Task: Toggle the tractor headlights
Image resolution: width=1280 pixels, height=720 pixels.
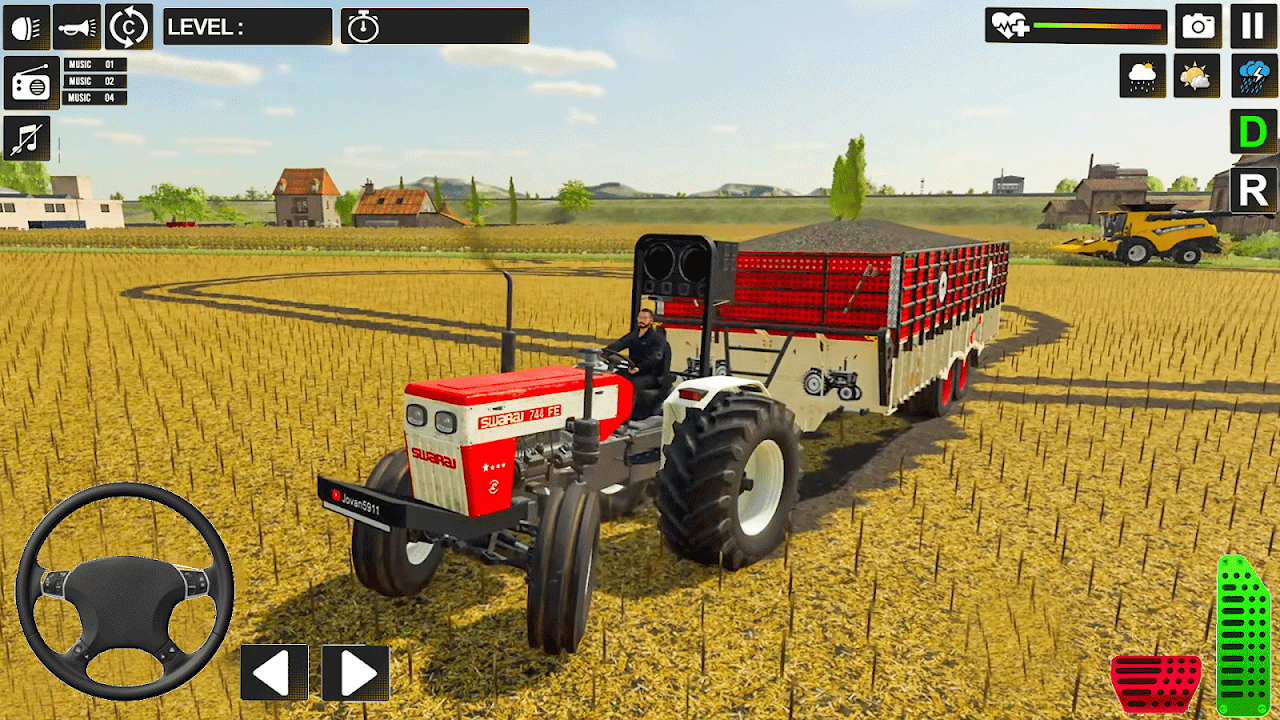Action: [x=27, y=27]
